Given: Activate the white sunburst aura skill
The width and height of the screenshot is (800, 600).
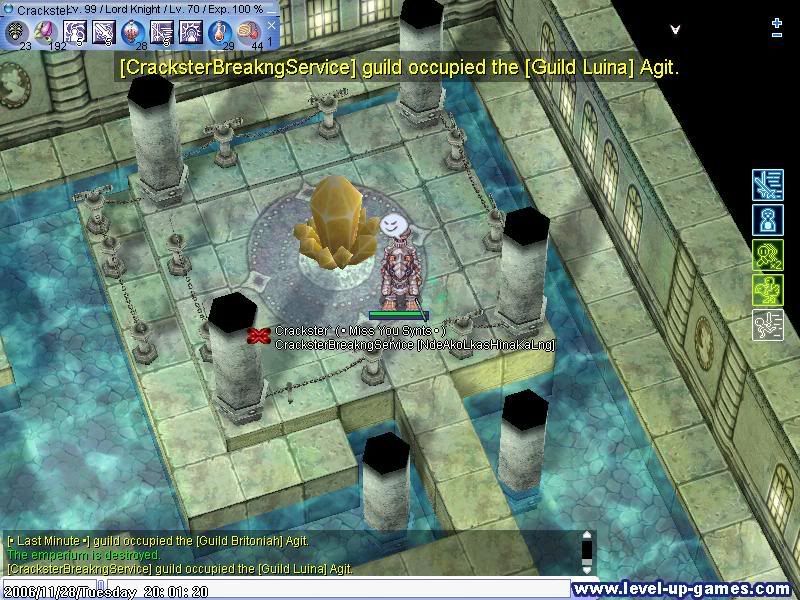Looking at the screenshot, I should tap(191, 32).
